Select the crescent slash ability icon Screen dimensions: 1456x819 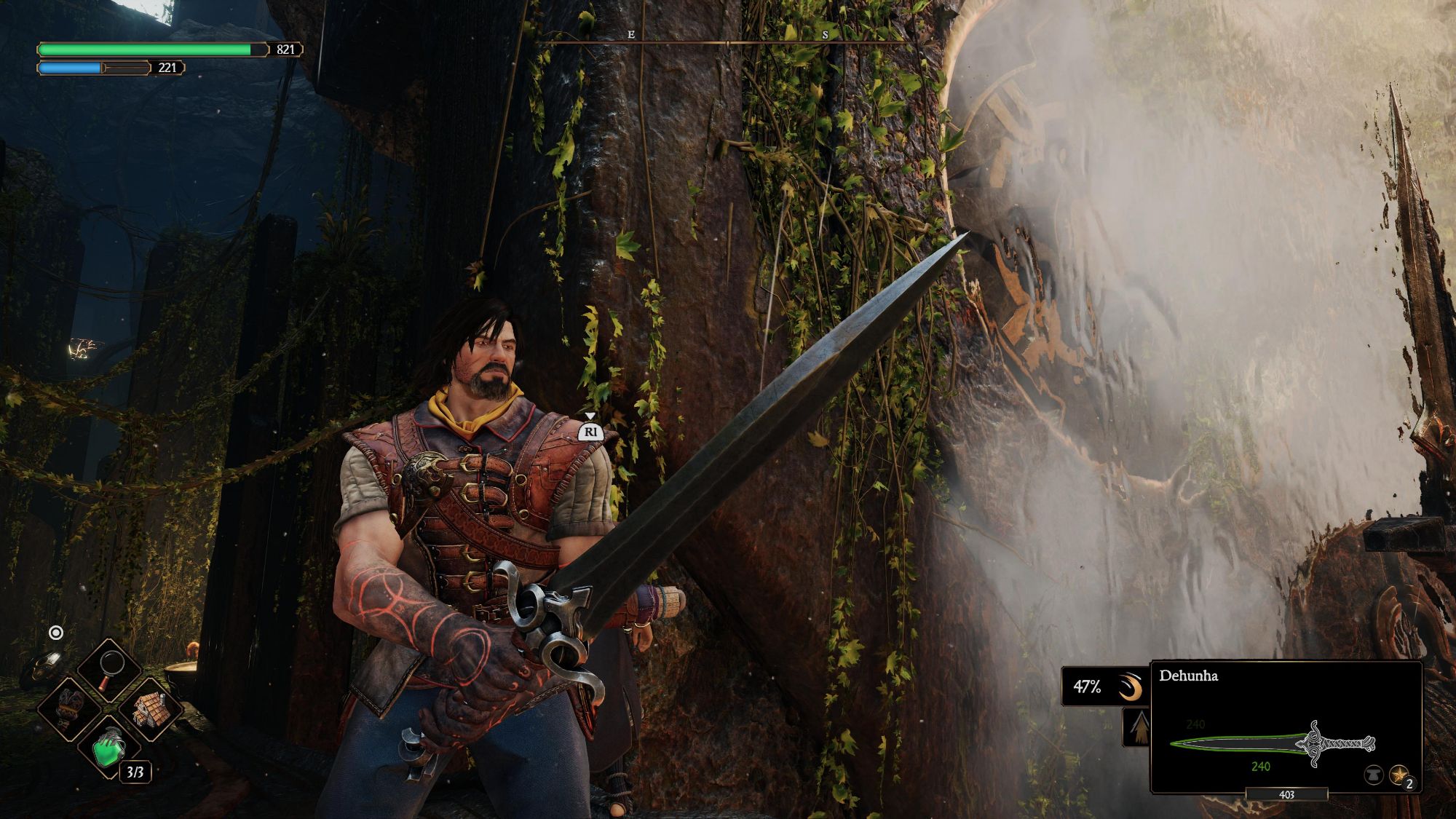[x=1130, y=687]
